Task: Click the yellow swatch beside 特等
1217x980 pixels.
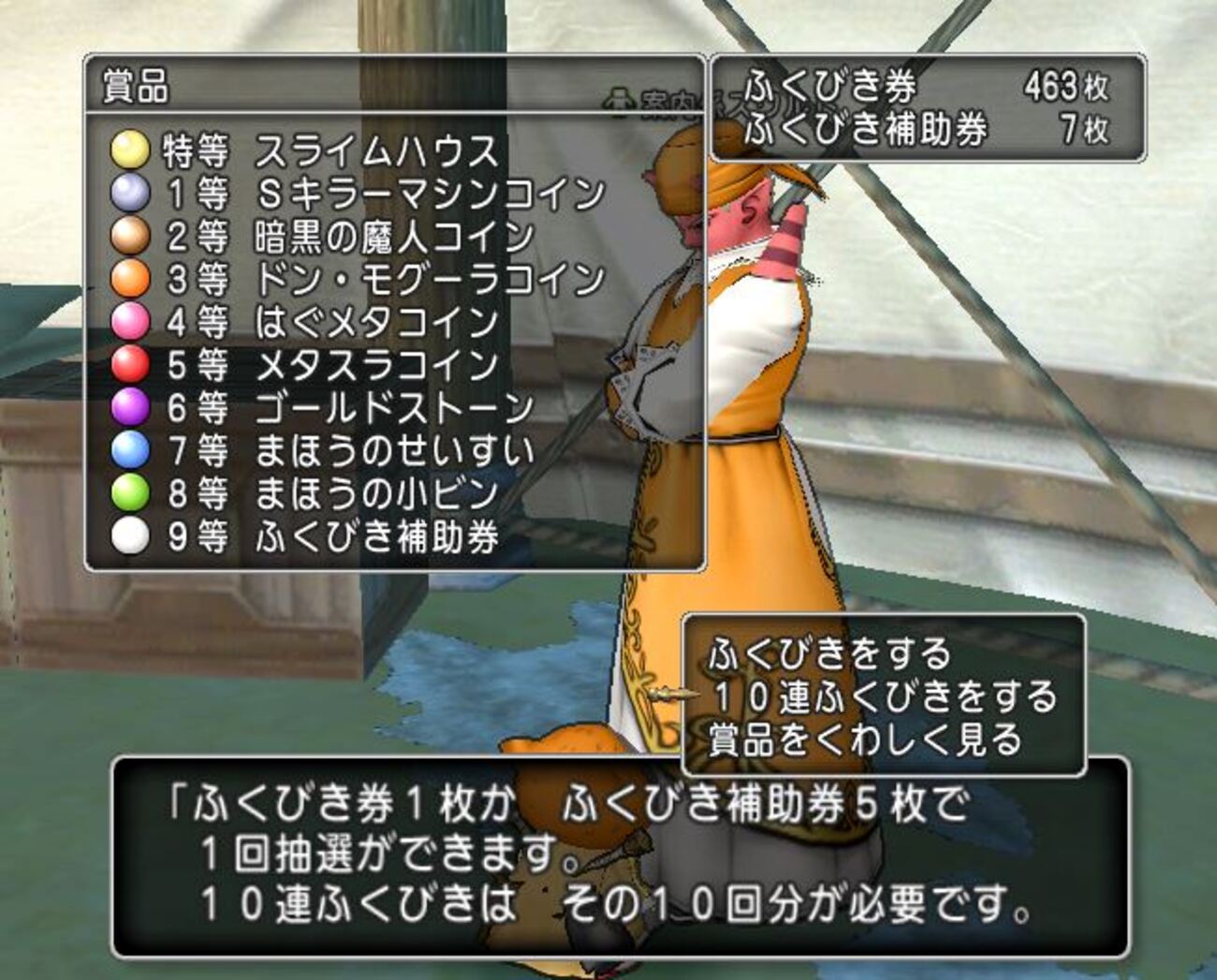Action: click(131, 149)
